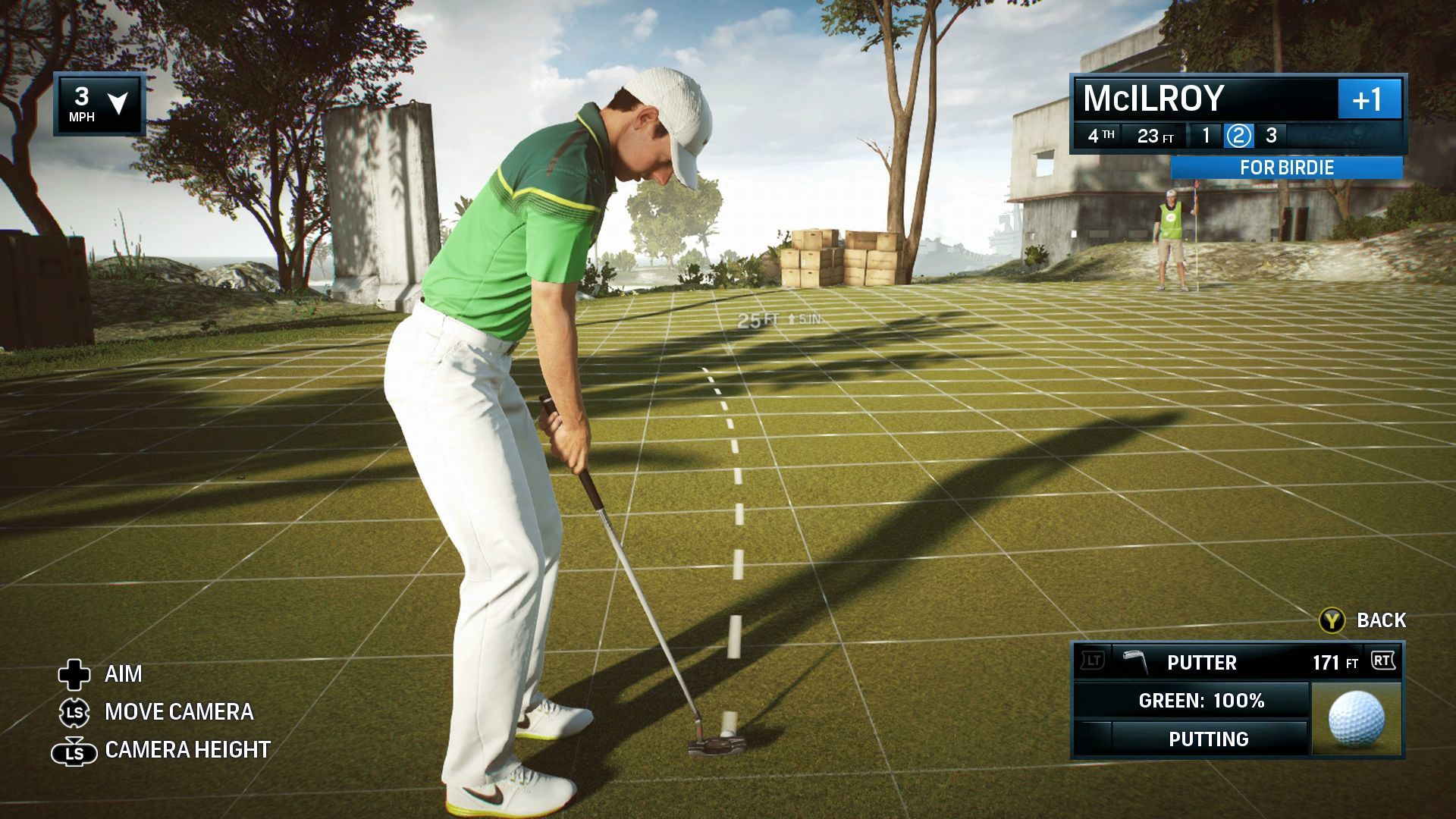Open the PUTTER club selector

coord(1201,663)
